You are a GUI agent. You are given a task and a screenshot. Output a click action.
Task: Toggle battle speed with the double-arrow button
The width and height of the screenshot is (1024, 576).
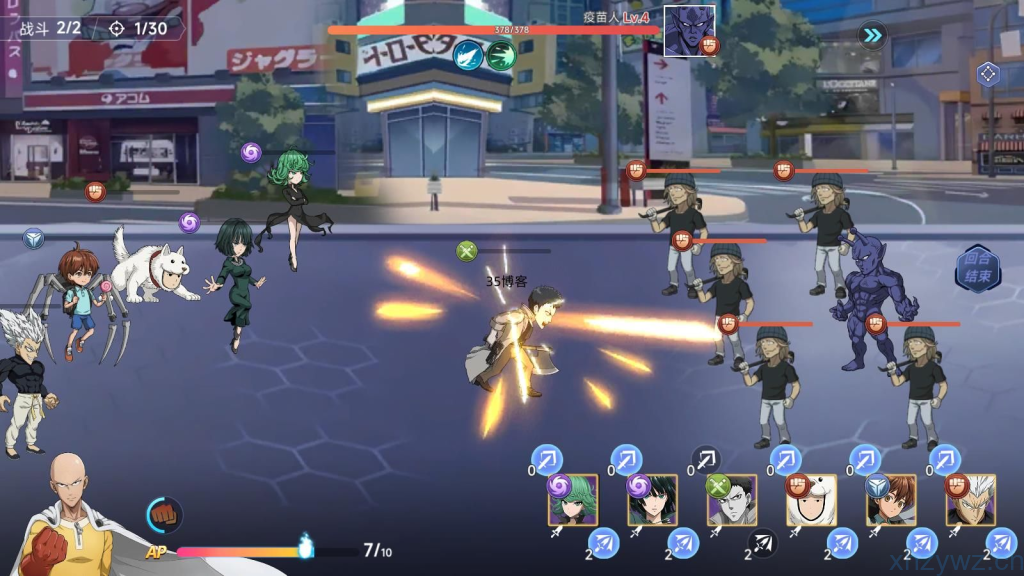pos(873,36)
